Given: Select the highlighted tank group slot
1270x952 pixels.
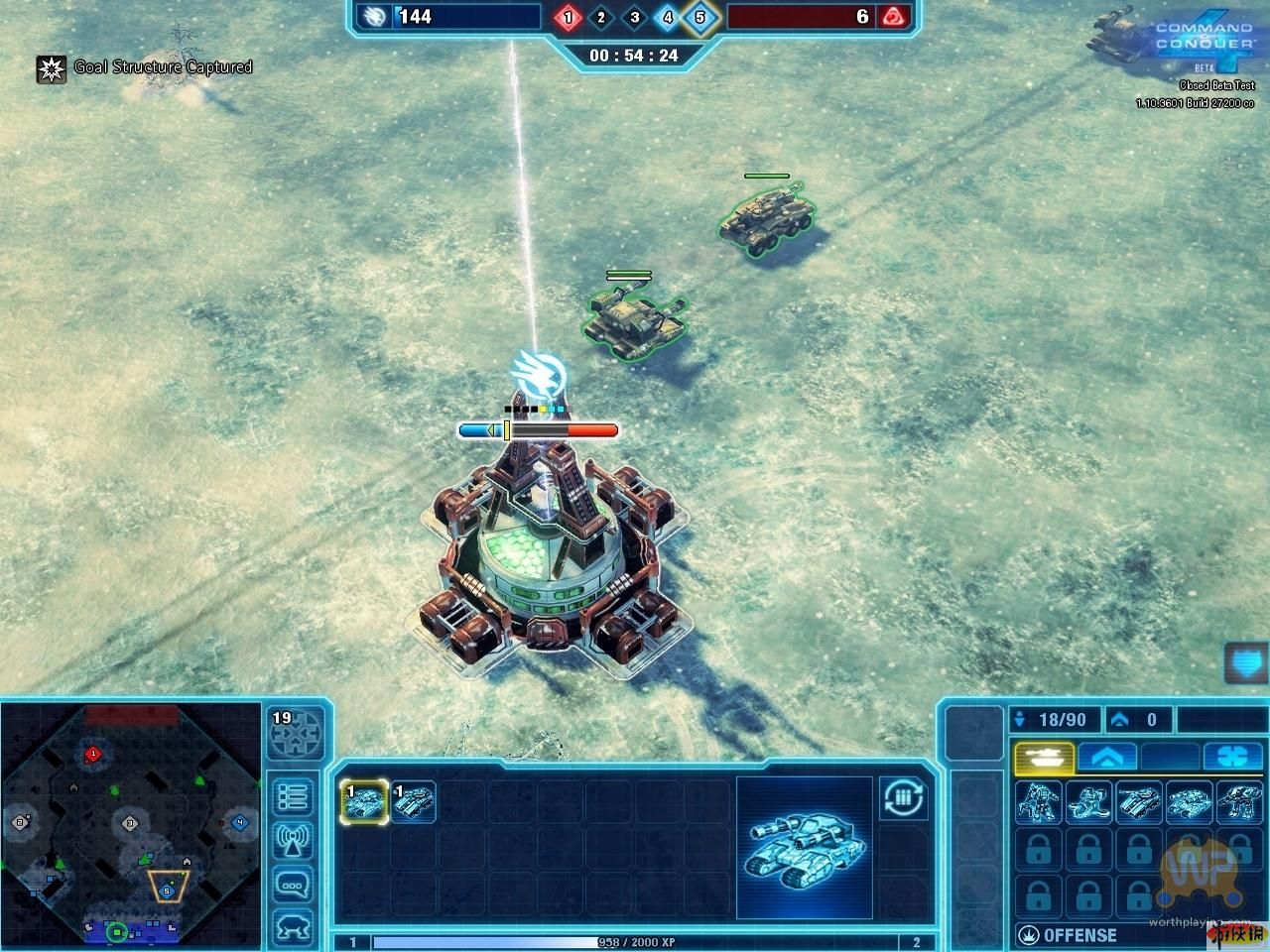Looking at the screenshot, I should 364,801.
